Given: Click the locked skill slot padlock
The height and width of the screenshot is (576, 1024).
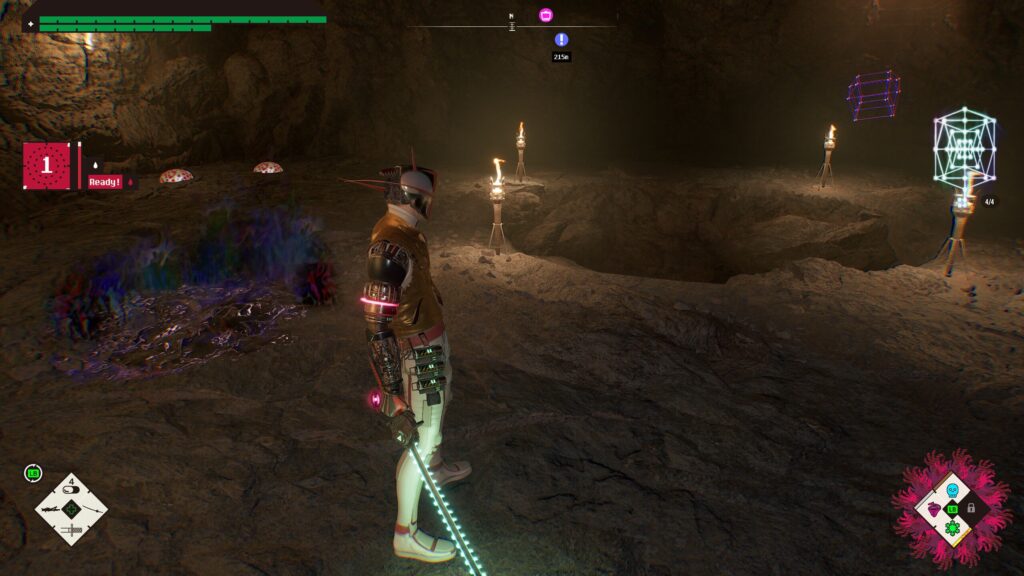Looking at the screenshot, I should (971, 508).
